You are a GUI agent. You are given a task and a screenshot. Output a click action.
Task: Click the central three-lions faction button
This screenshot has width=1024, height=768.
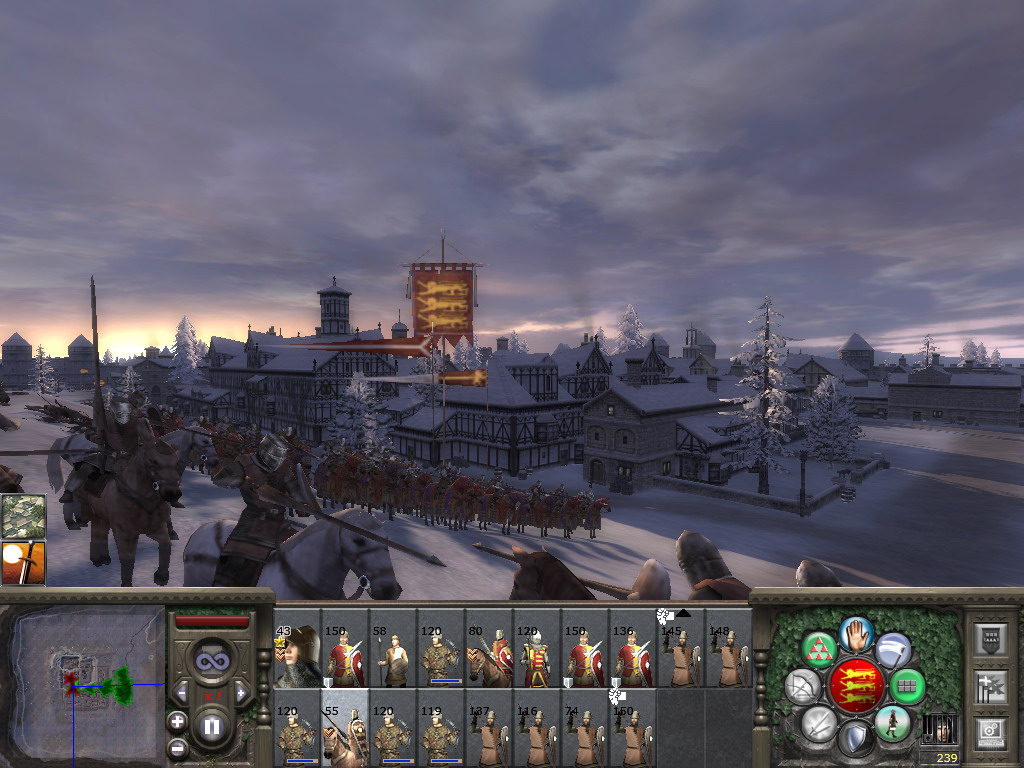(856, 686)
